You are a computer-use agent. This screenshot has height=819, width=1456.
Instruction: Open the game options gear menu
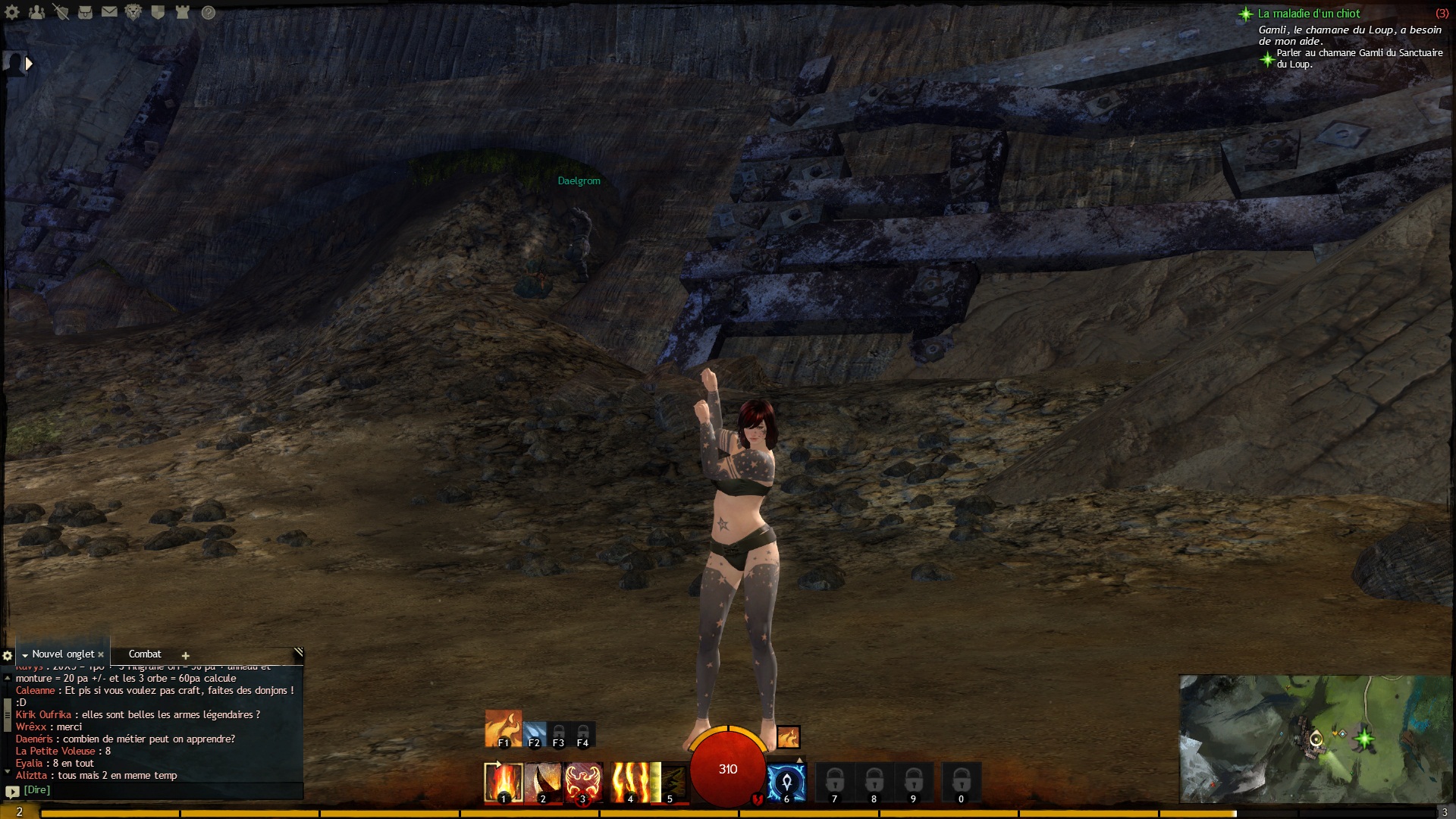(x=12, y=12)
